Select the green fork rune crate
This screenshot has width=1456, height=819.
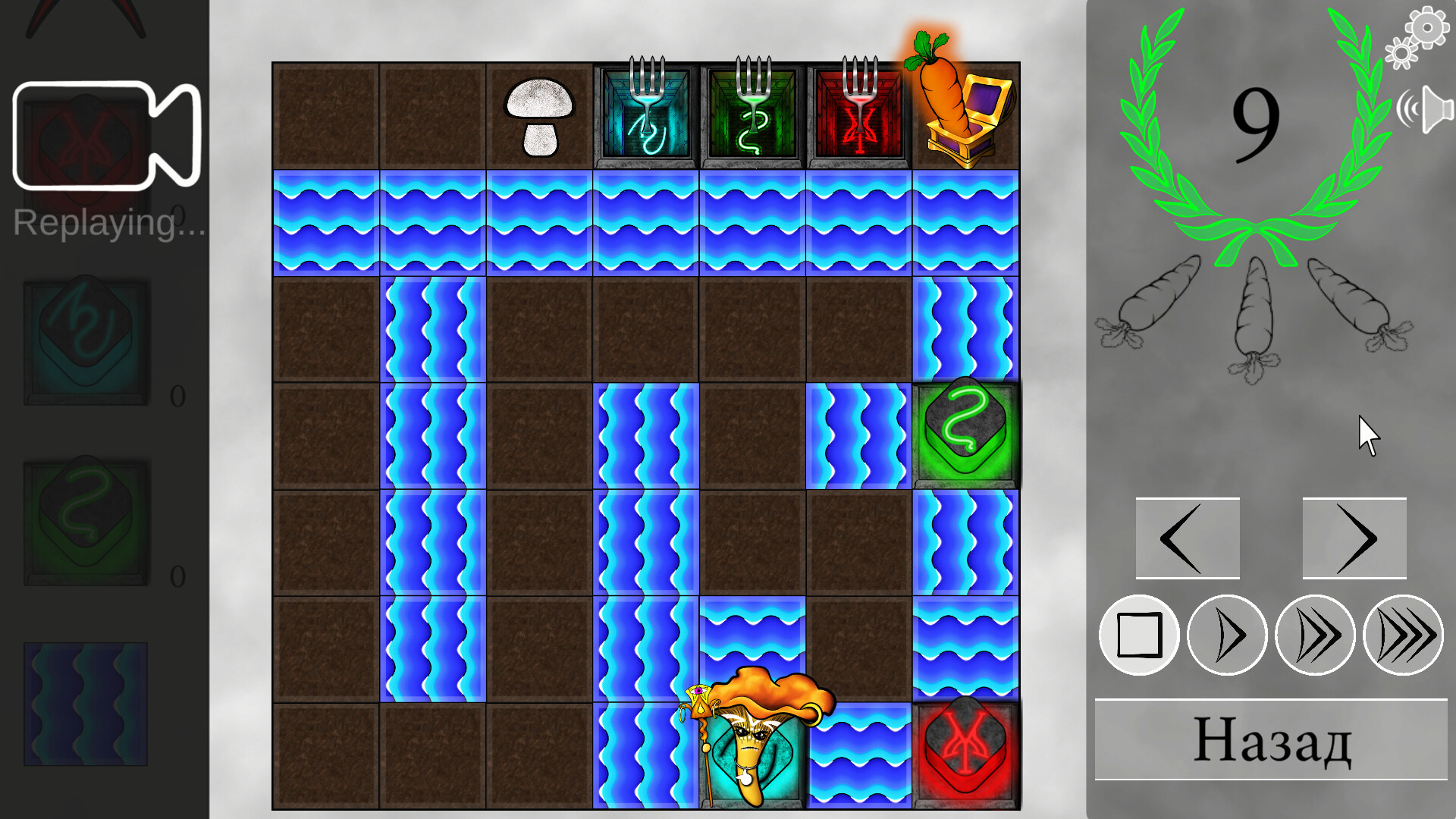coord(752,115)
